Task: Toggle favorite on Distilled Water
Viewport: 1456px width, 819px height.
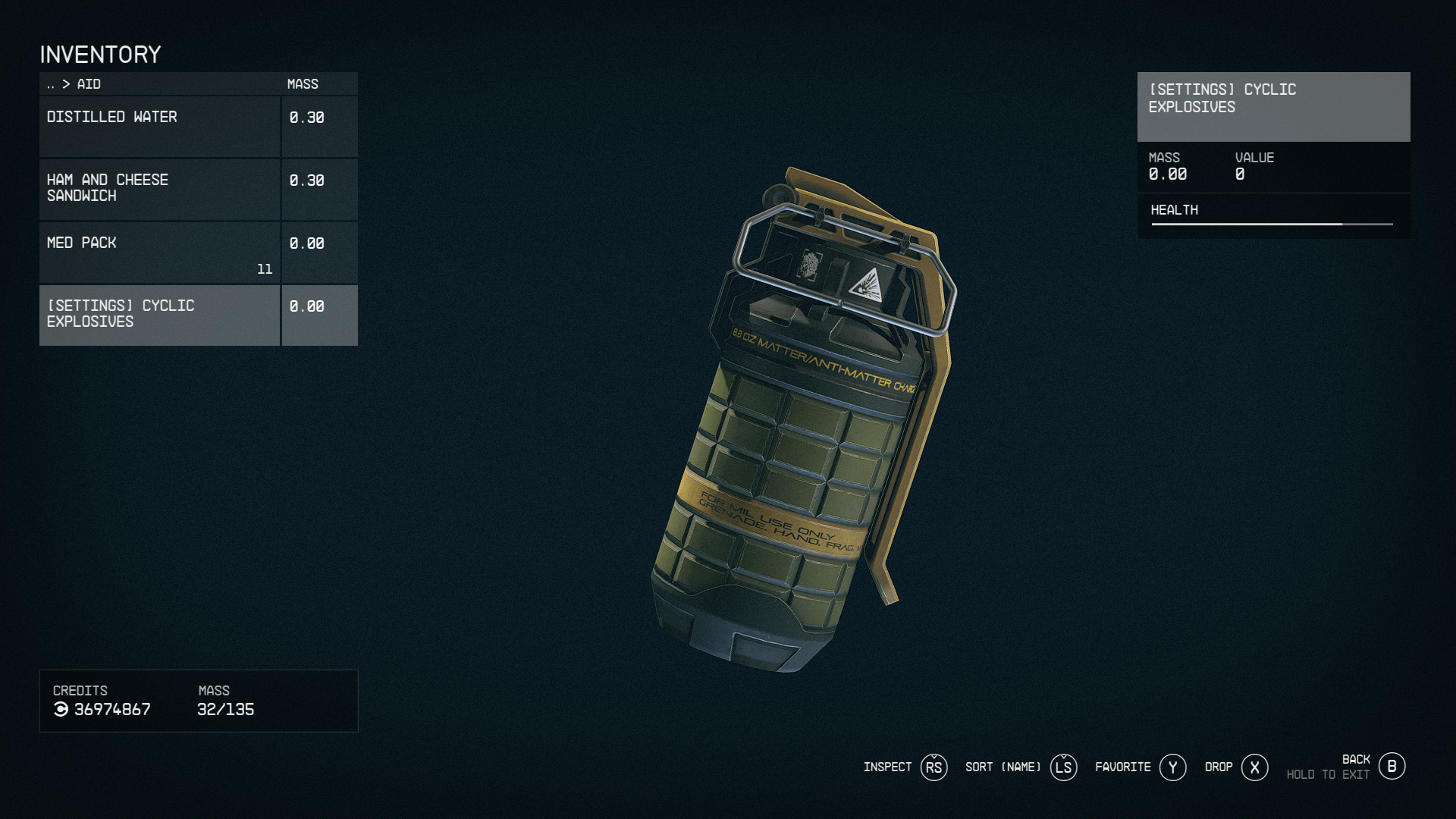Action: tap(159, 126)
